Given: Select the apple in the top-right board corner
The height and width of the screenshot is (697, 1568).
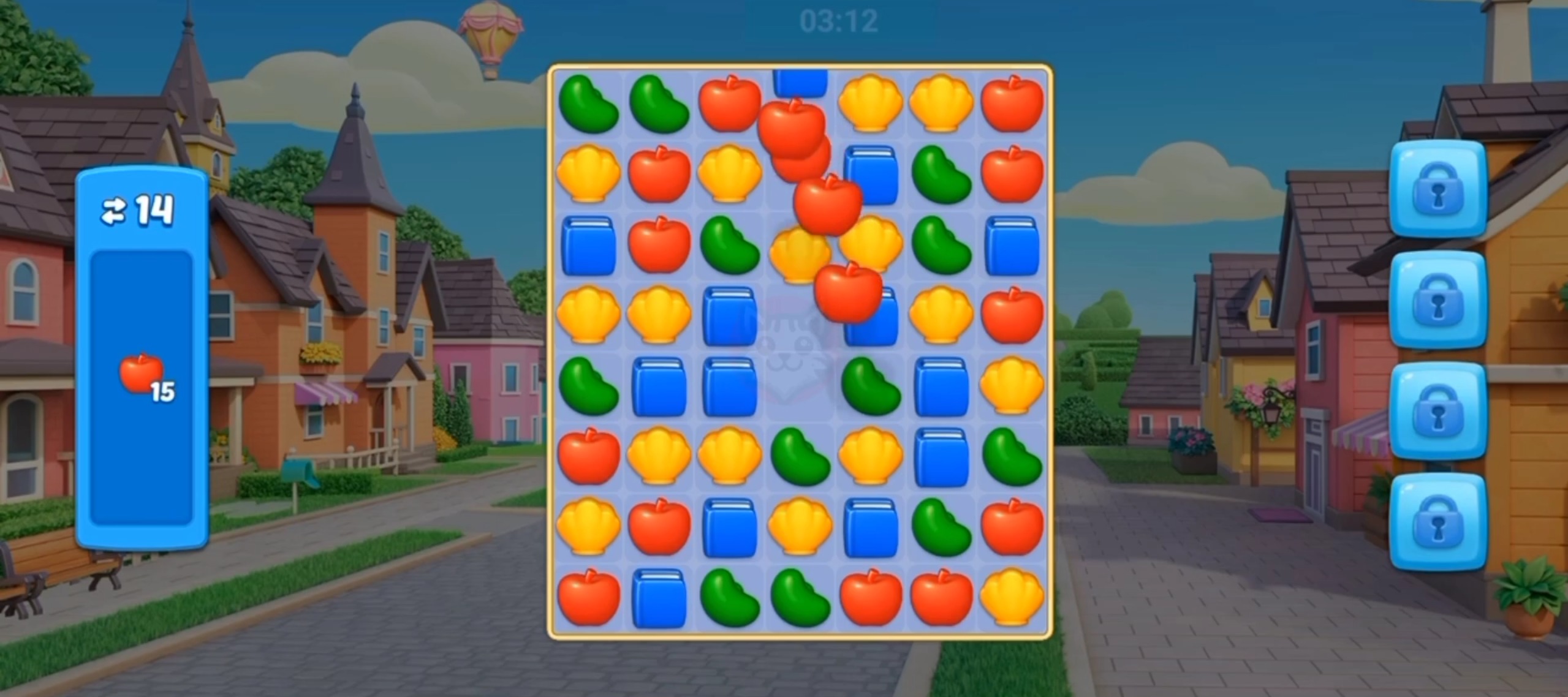Looking at the screenshot, I should point(1012,104).
